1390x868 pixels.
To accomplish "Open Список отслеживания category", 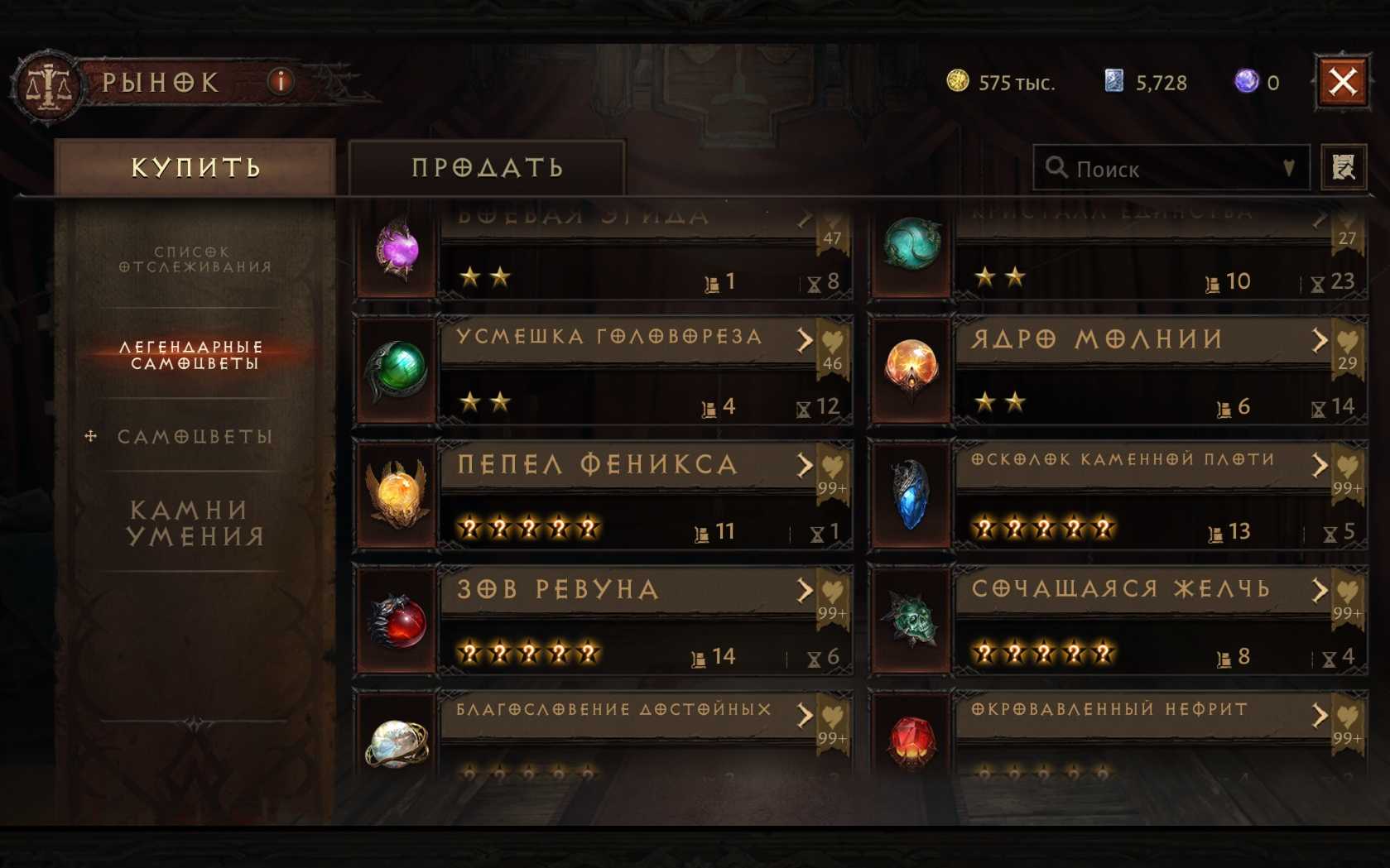I will point(195,259).
